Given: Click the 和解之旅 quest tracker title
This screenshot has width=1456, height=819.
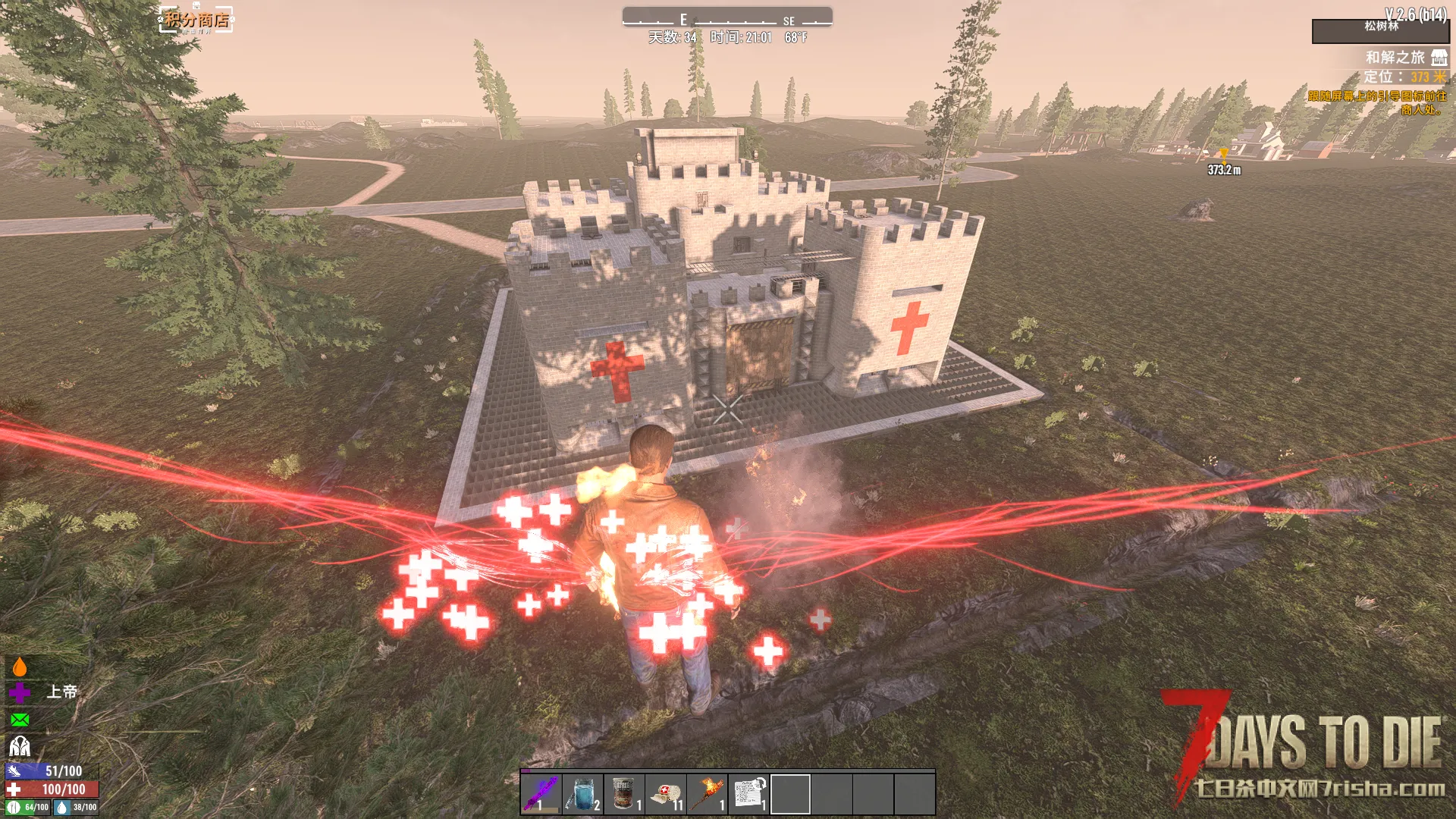Looking at the screenshot, I should pyautogui.click(x=1395, y=58).
